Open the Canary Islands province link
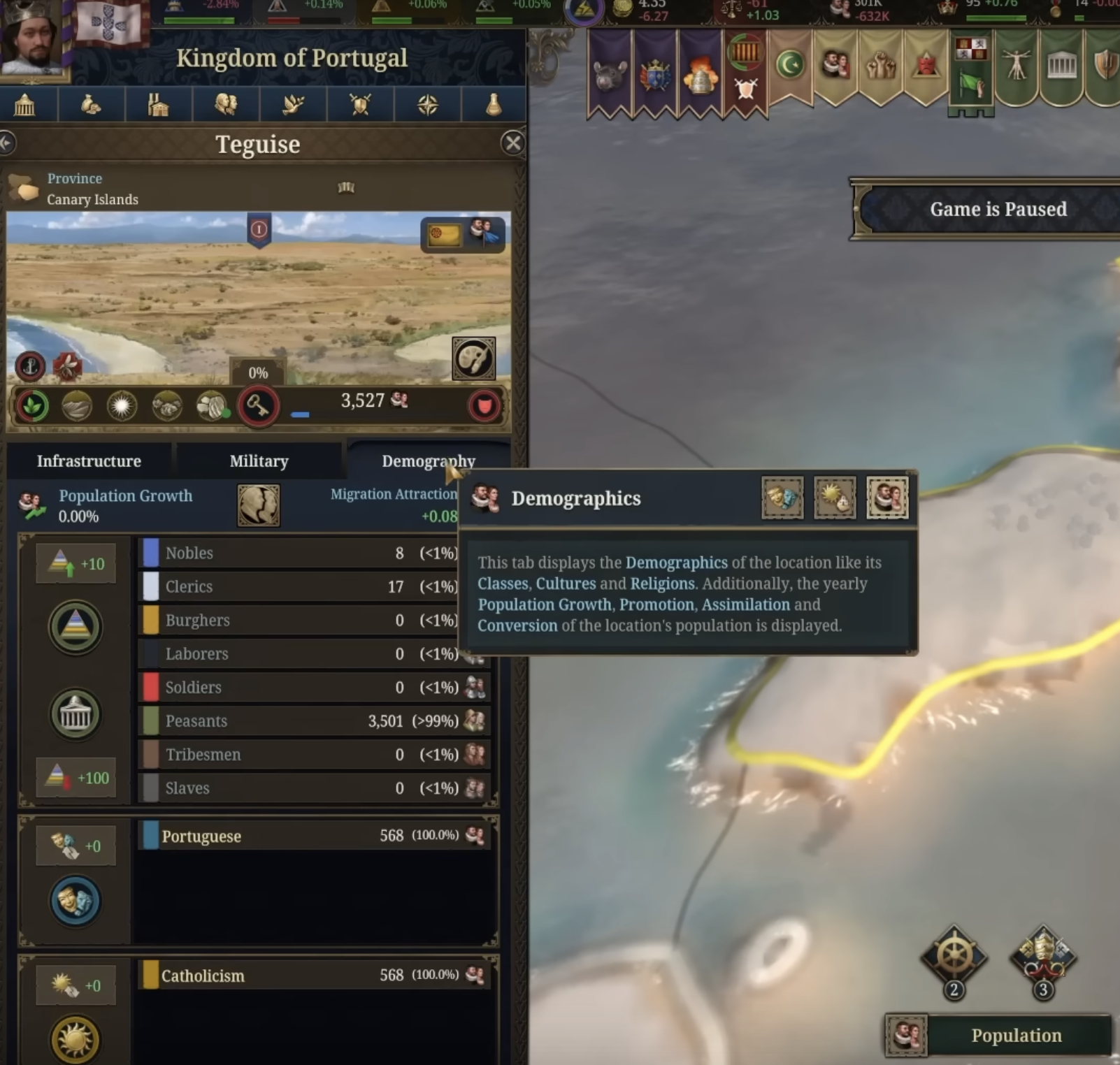 pos(92,199)
